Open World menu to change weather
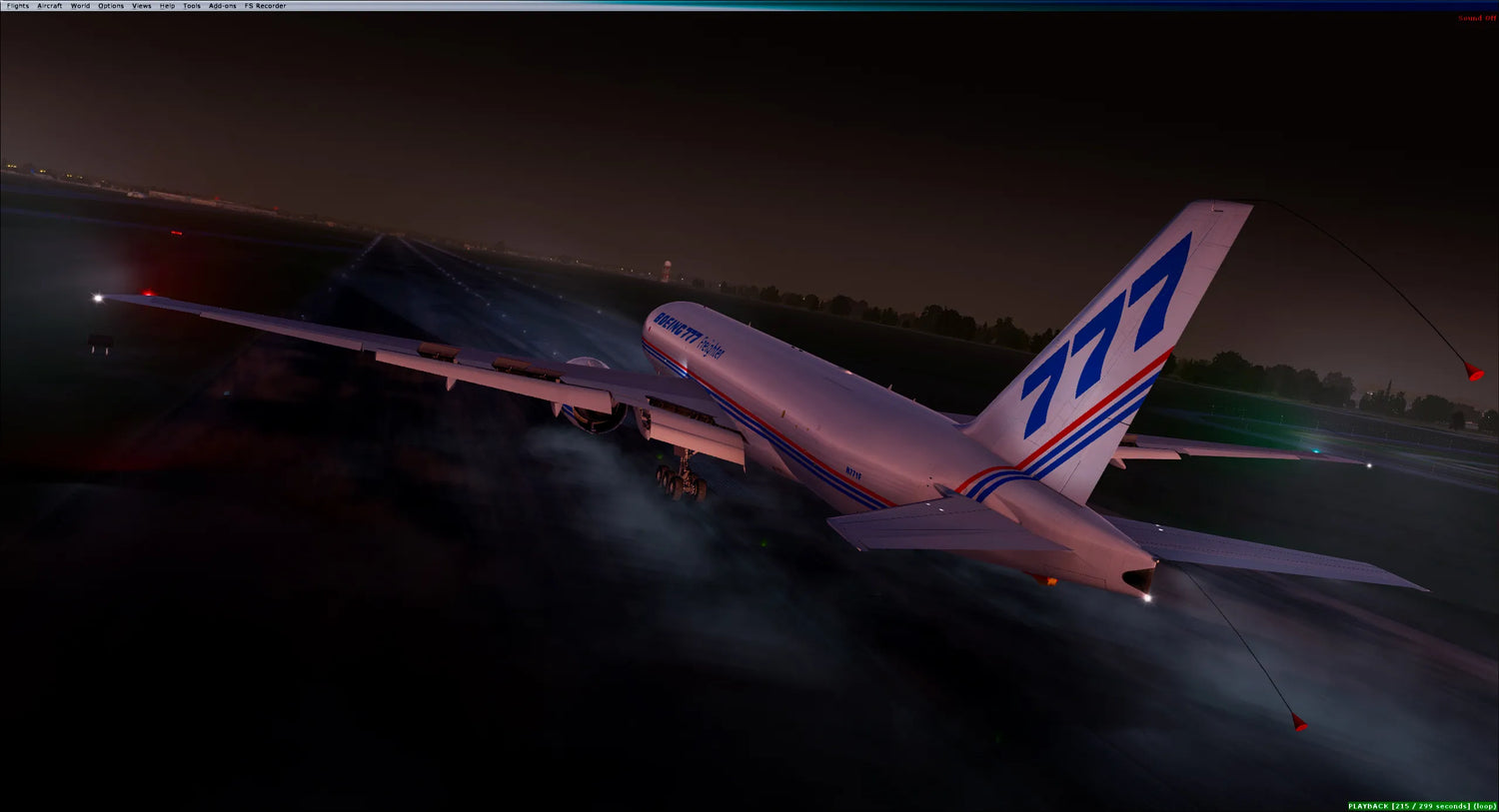The width and height of the screenshot is (1499, 812). [79, 5]
